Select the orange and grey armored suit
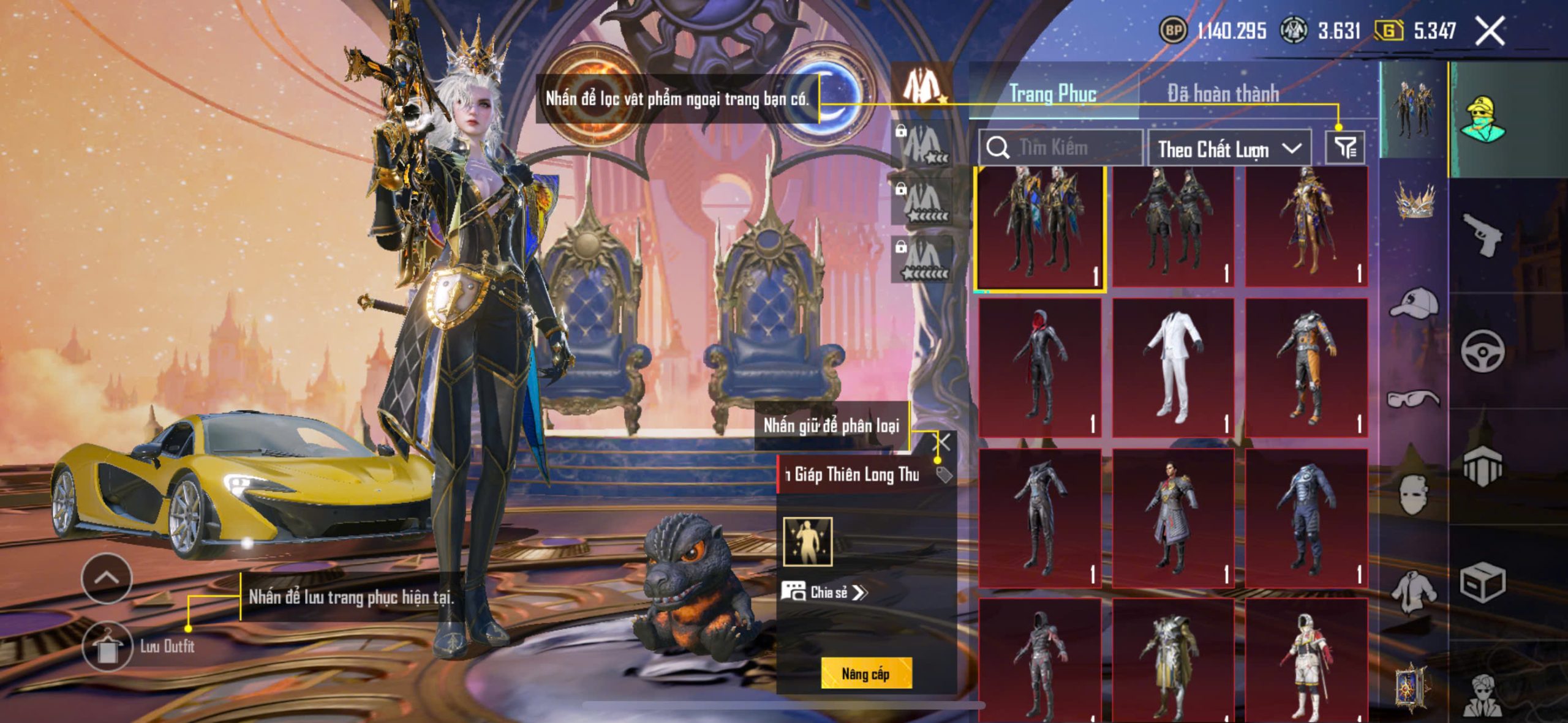1568x723 pixels. click(x=1306, y=367)
